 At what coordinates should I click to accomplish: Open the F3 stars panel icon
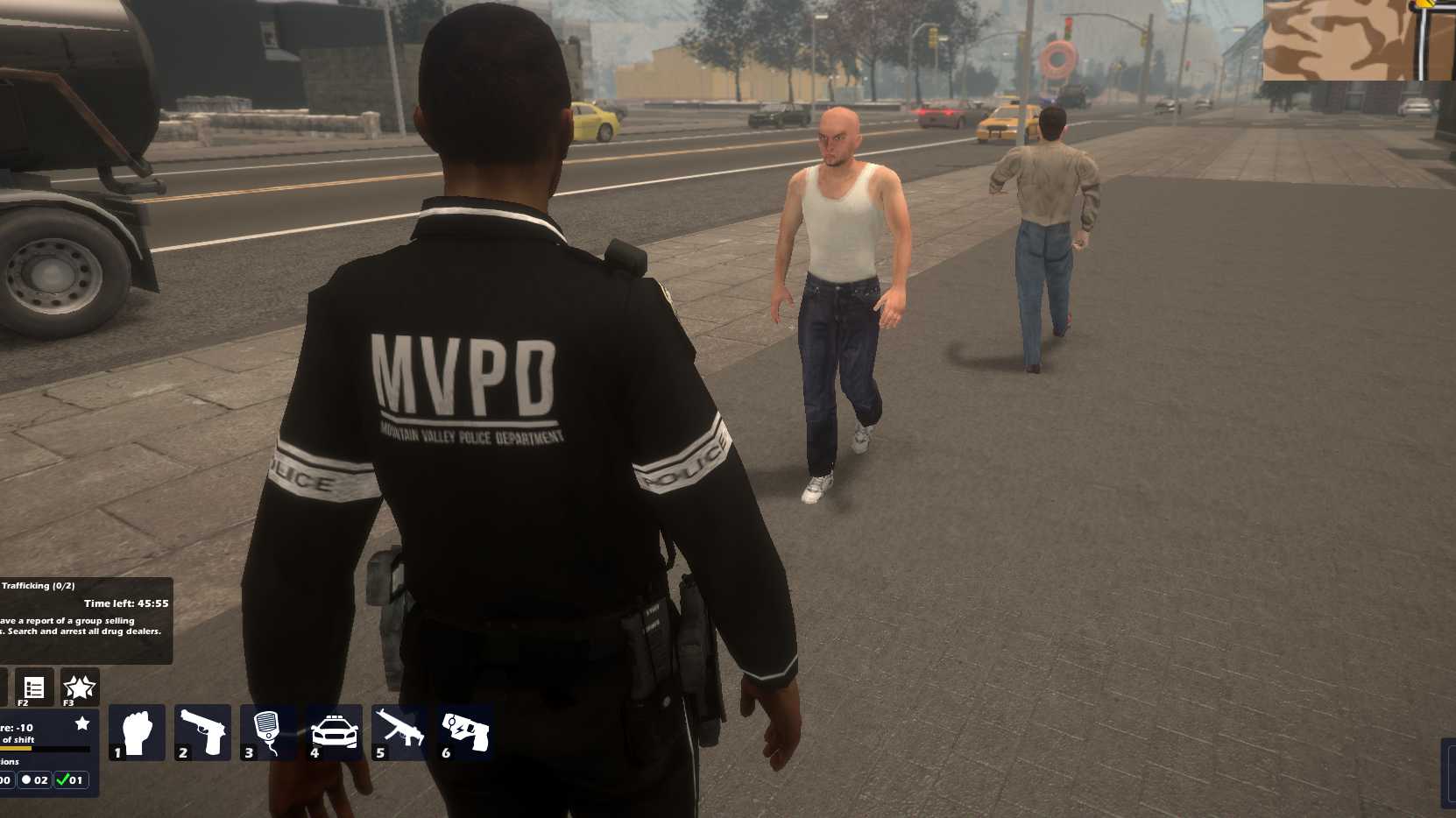[x=79, y=688]
